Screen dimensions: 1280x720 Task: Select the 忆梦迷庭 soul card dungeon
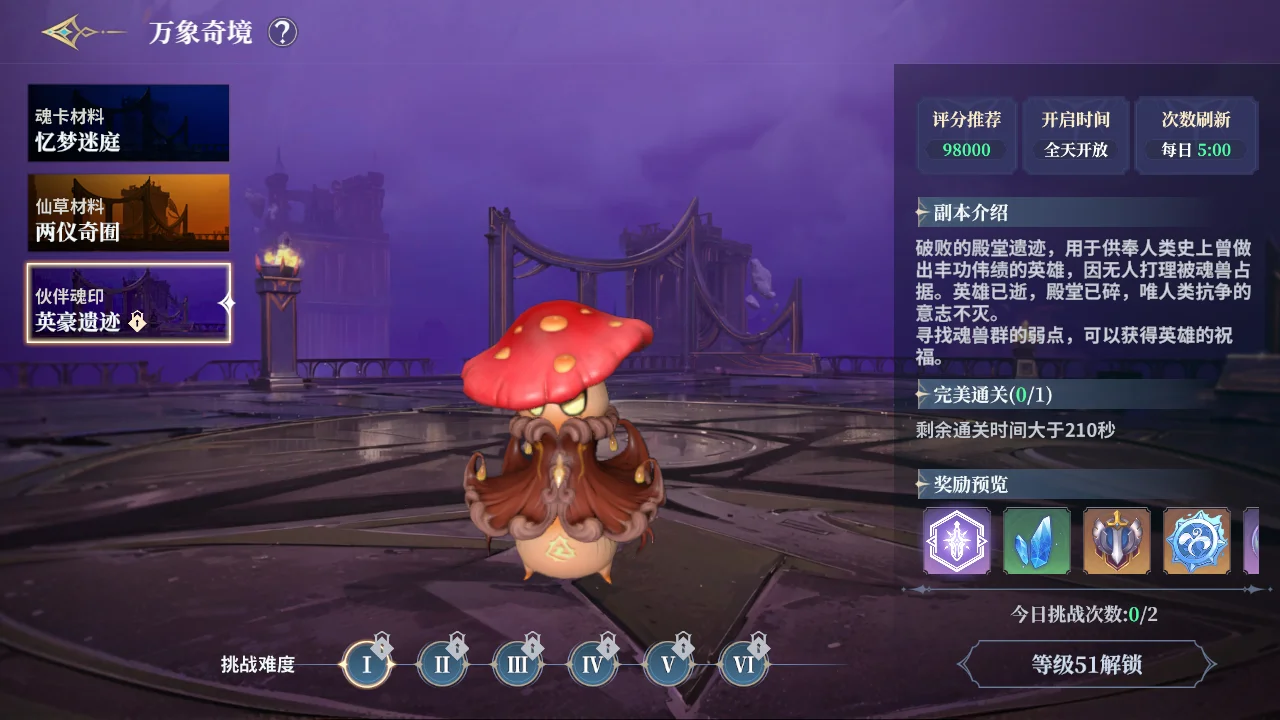128,123
